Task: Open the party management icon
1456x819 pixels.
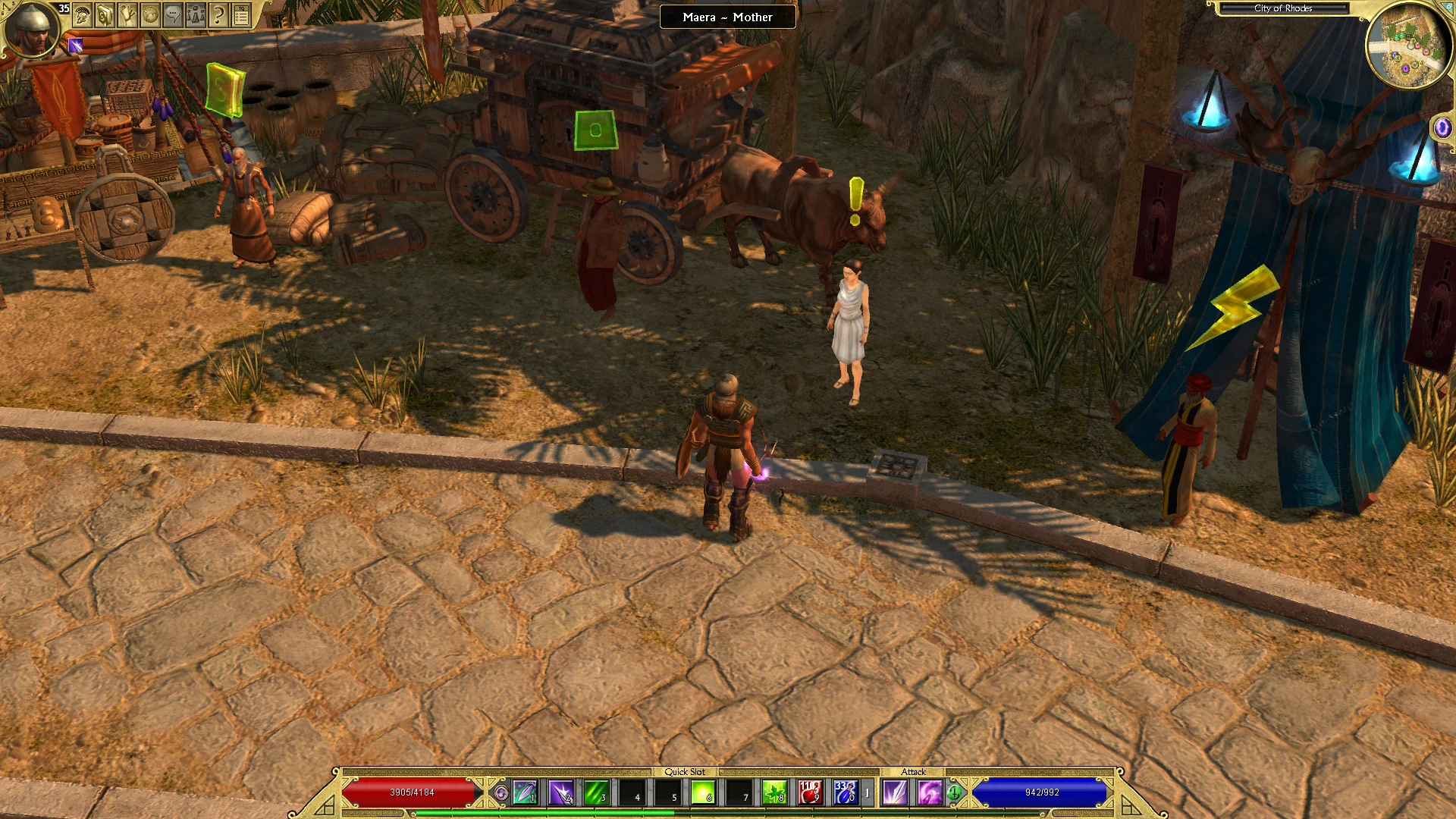Action: [195, 15]
